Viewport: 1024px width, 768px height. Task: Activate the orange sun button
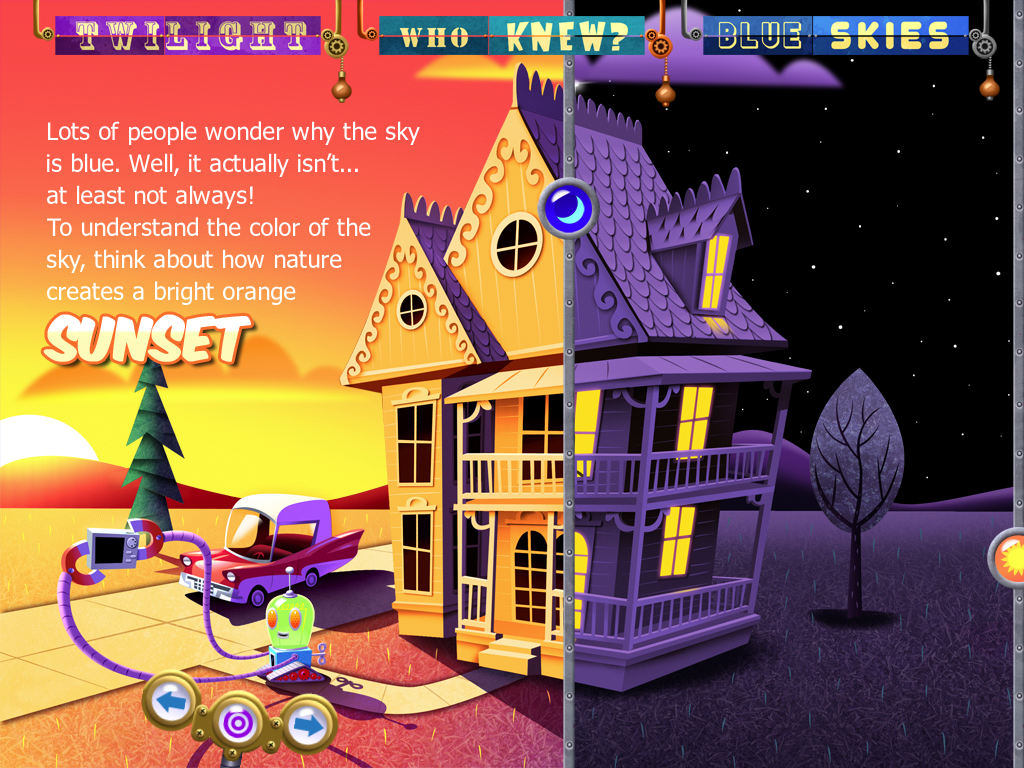pyautogui.click(x=1008, y=556)
